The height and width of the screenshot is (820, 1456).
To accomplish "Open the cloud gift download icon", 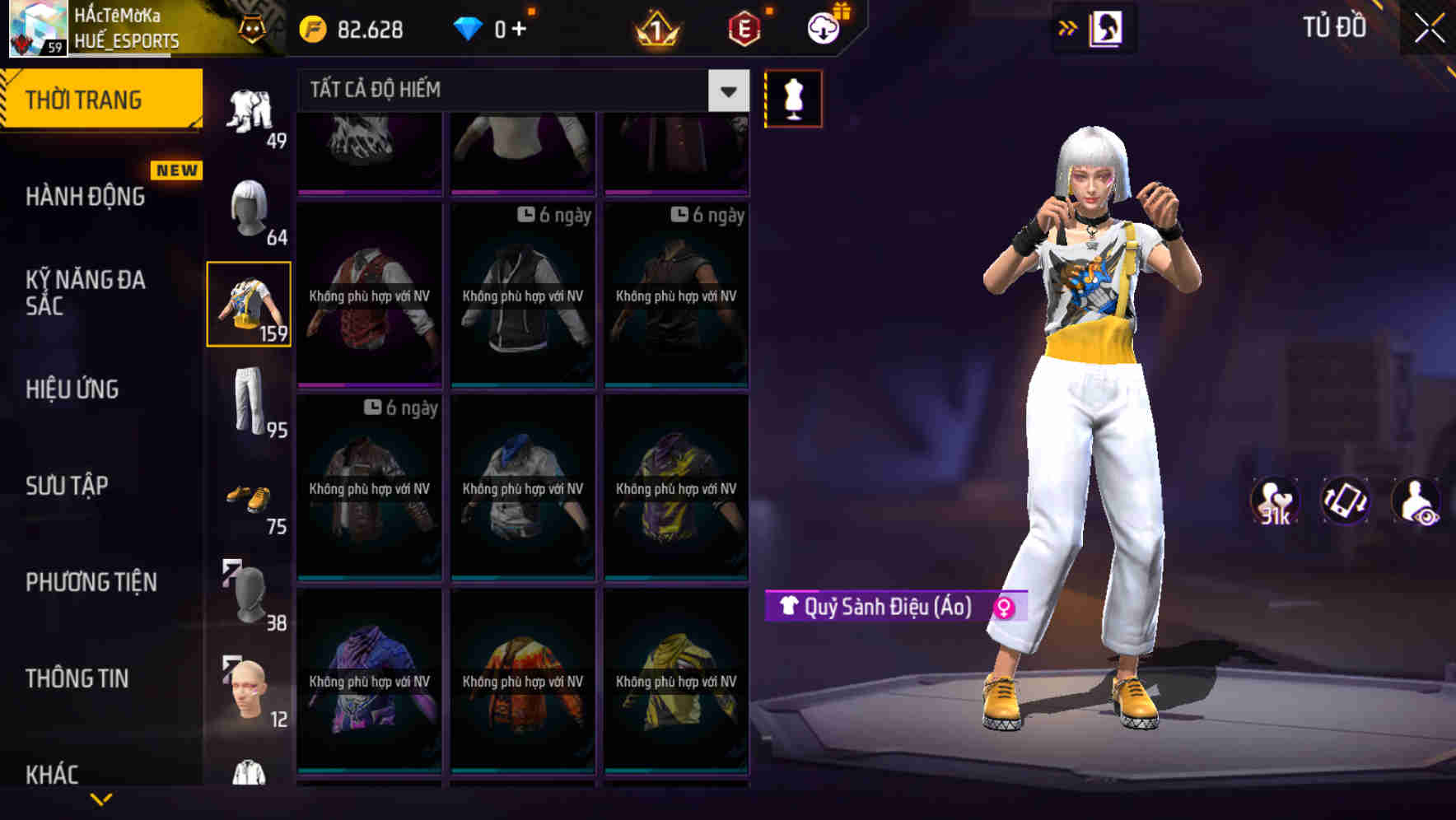I will coord(822,27).
